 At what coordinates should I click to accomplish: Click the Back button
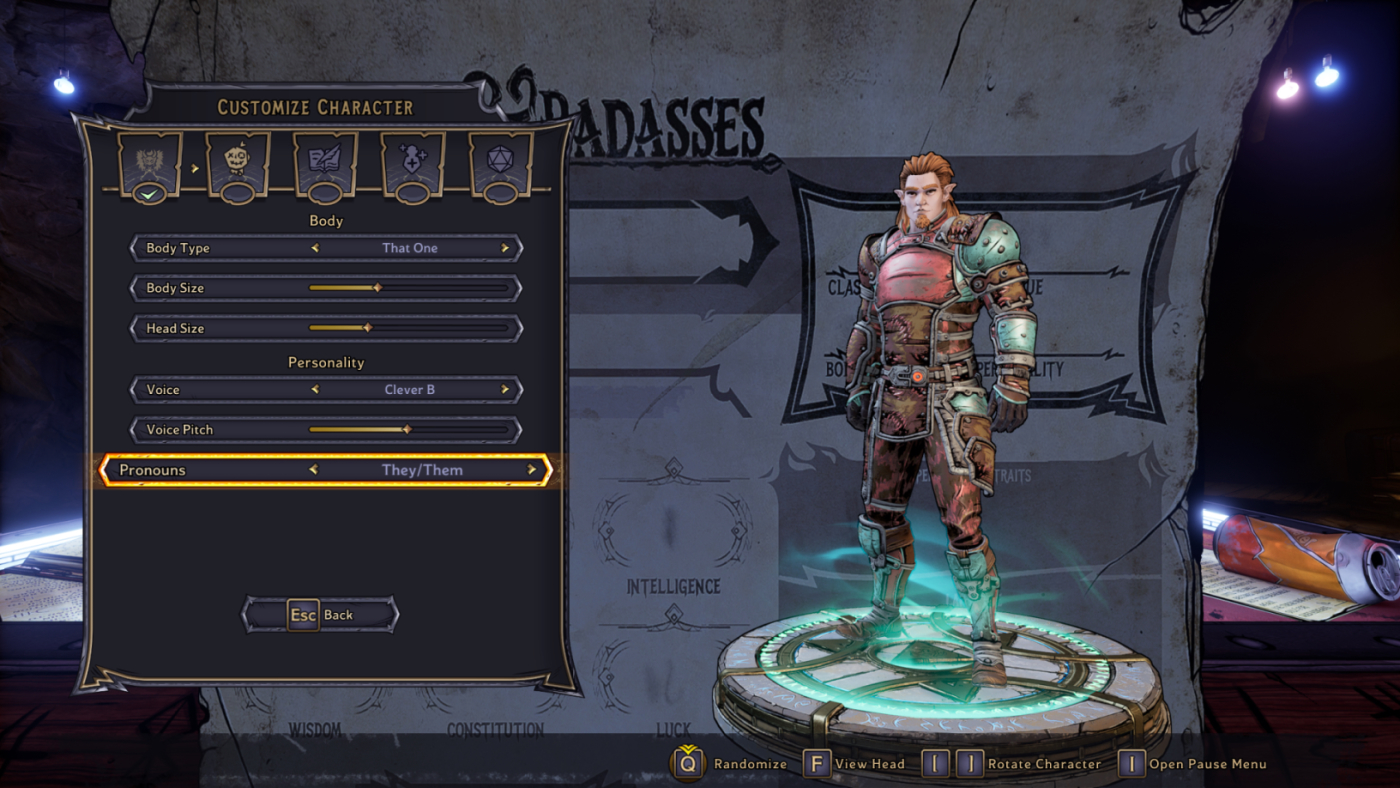pyautogui.click(x=321, y=615)
